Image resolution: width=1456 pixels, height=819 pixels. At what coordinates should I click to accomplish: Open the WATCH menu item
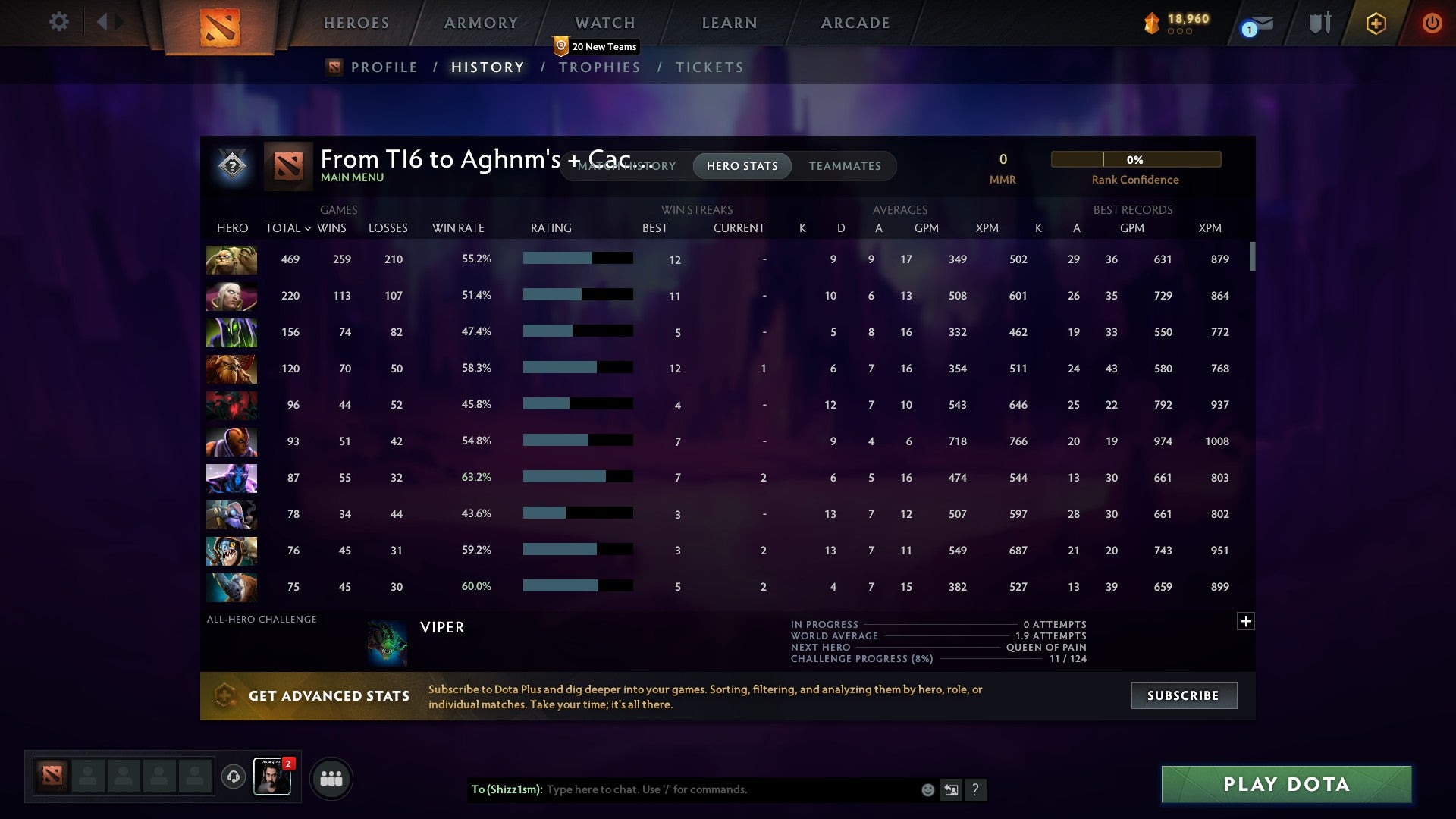604,23
